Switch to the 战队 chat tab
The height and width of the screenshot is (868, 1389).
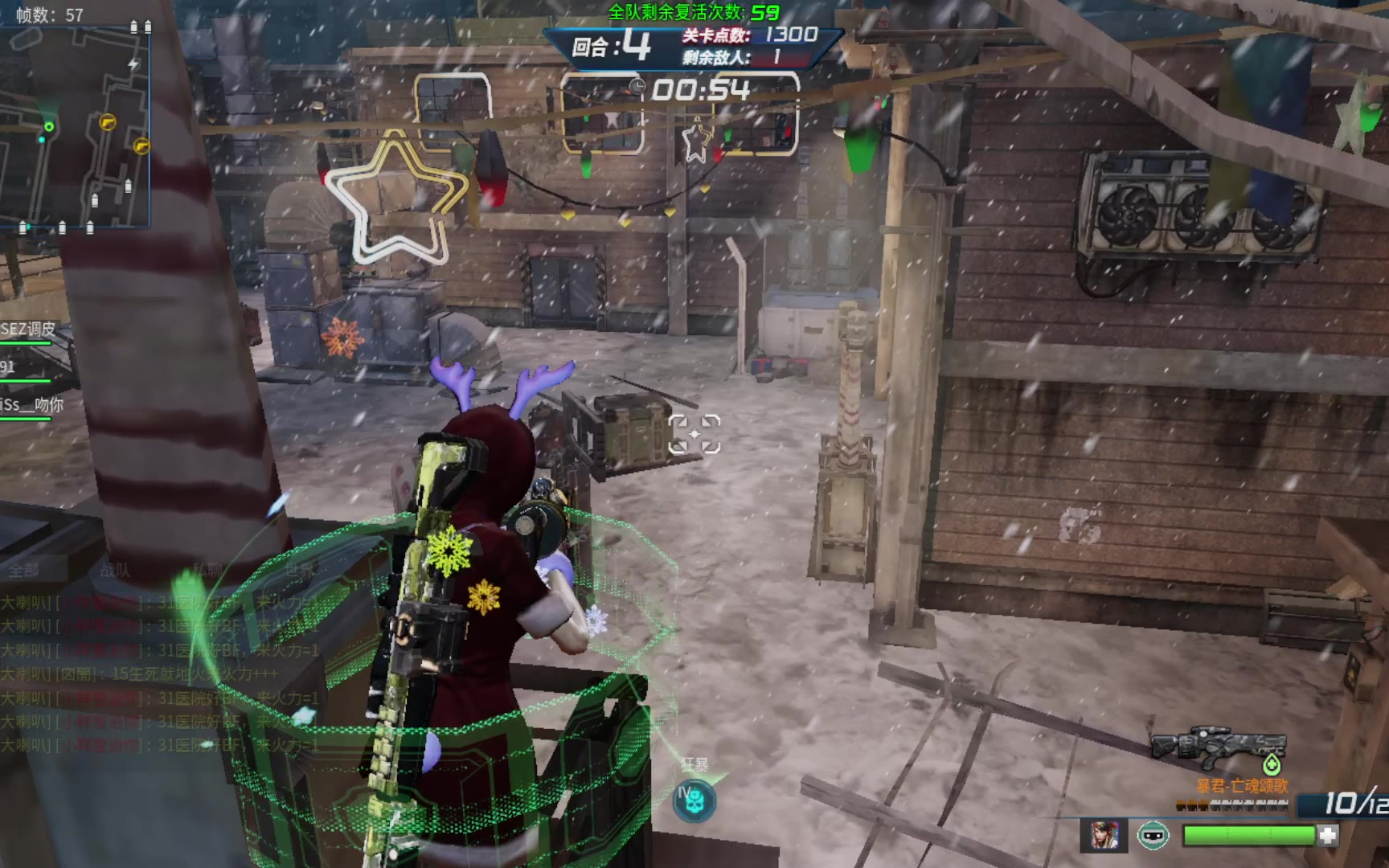[x=115, y=571]
